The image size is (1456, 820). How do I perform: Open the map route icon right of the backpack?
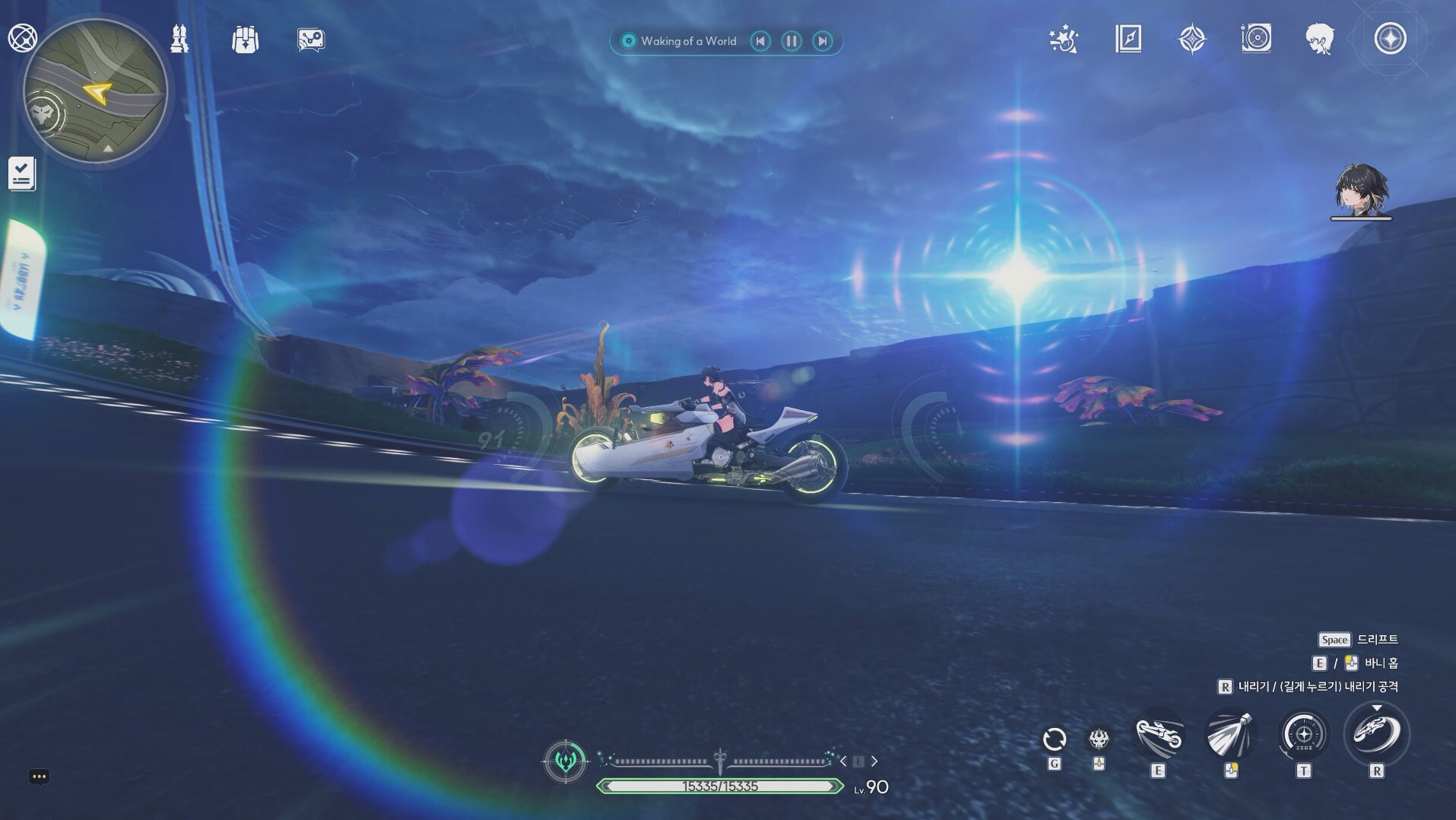point(310,40)
